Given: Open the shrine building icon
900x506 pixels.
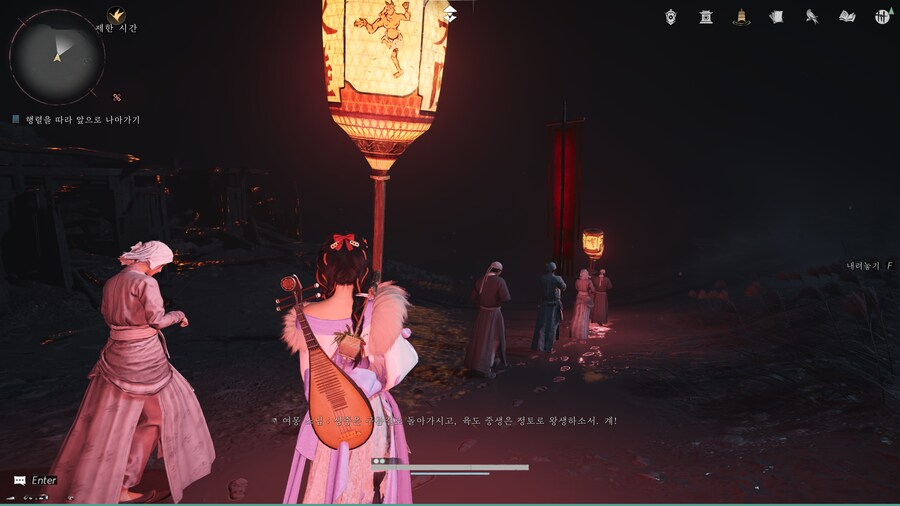Looking at the screenshot, I should point(706,17).
